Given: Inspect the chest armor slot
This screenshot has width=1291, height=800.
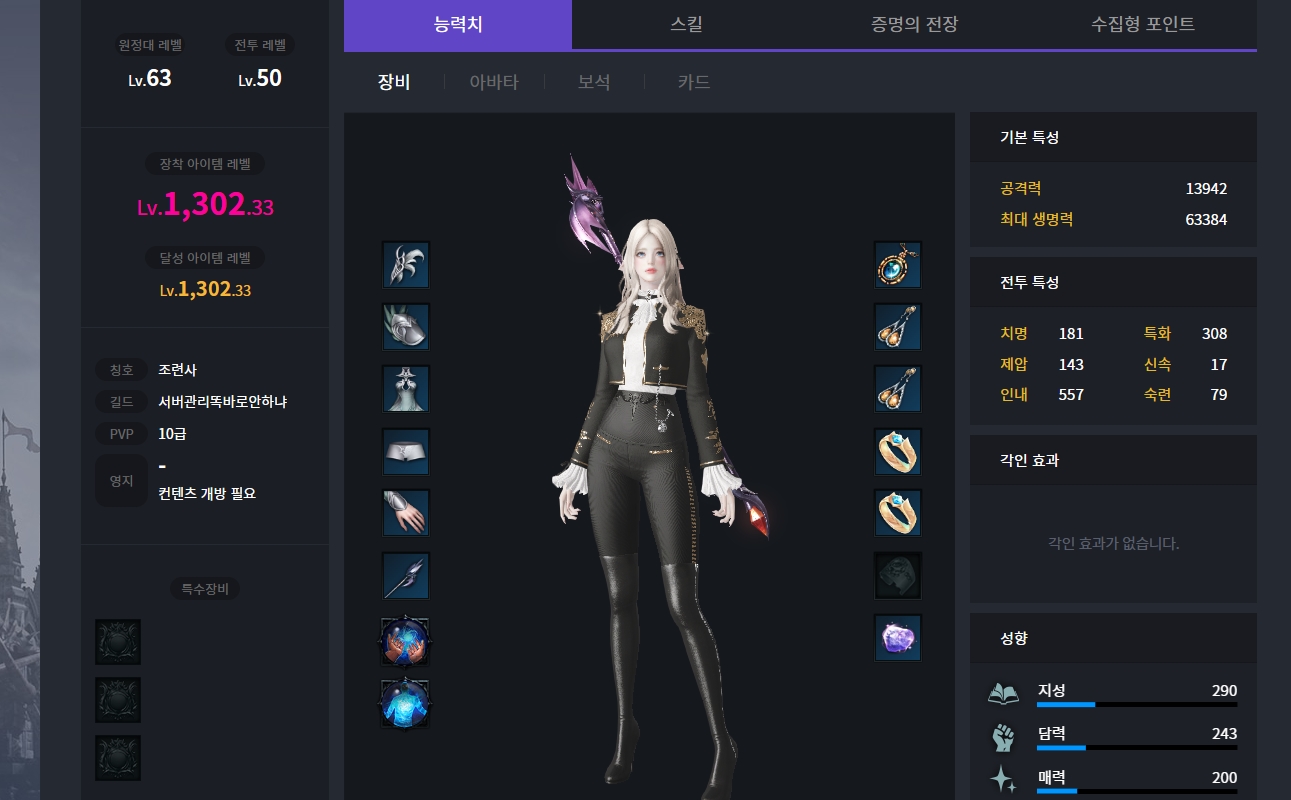Looking at the screenshot, I should (406, 389).
